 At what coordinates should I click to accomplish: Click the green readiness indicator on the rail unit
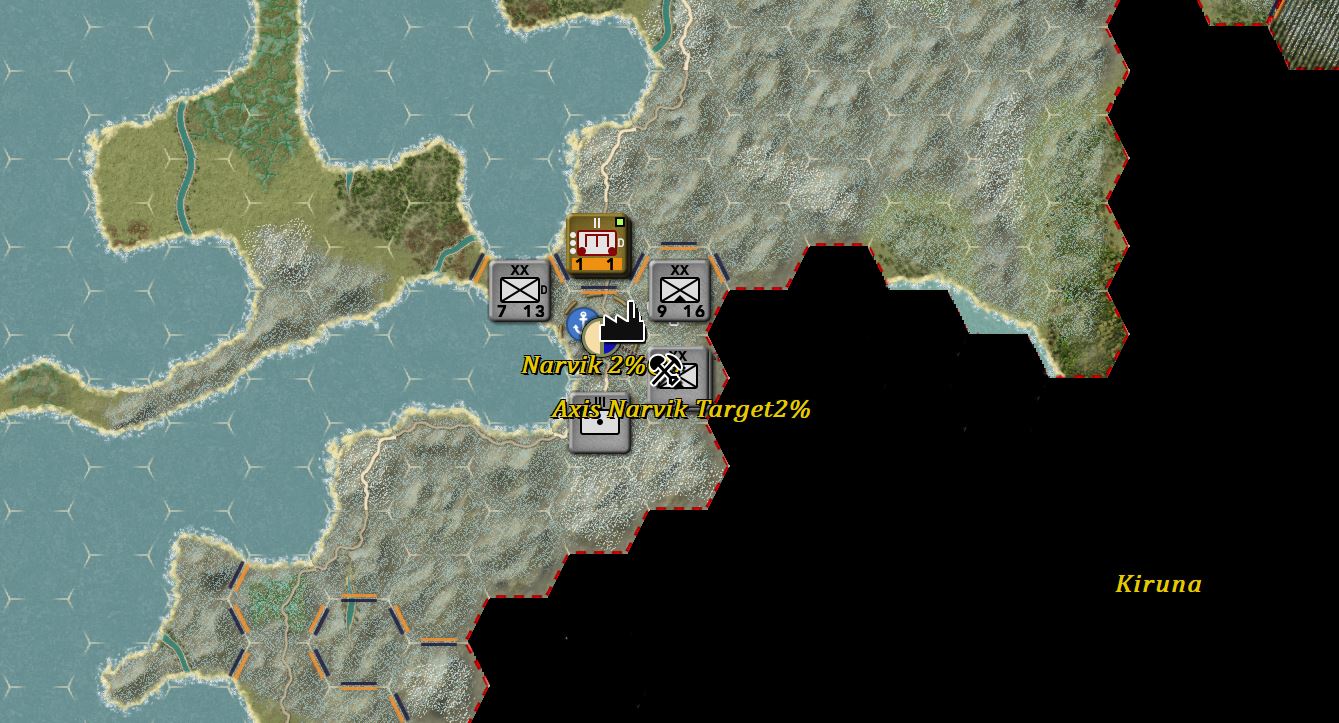click(619, 222)
